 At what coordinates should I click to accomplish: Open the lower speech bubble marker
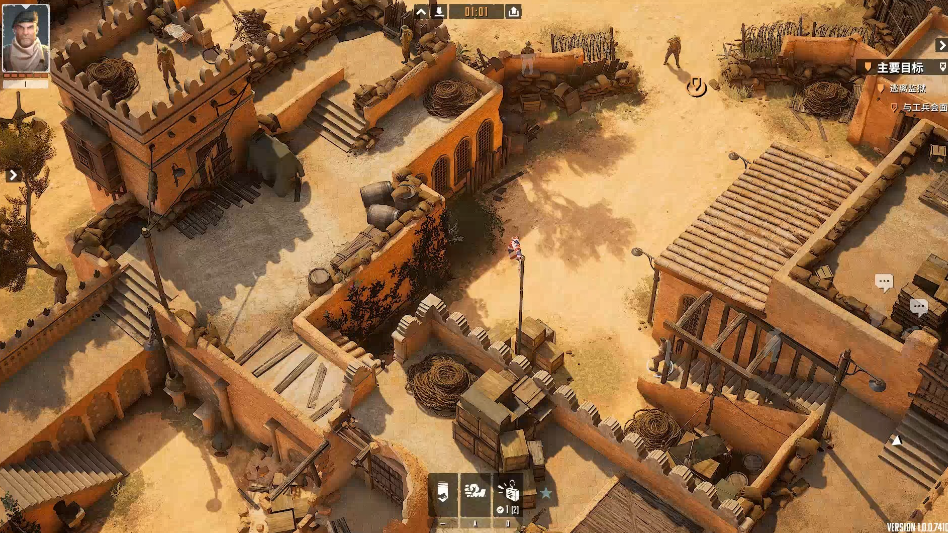coord(919,307)
